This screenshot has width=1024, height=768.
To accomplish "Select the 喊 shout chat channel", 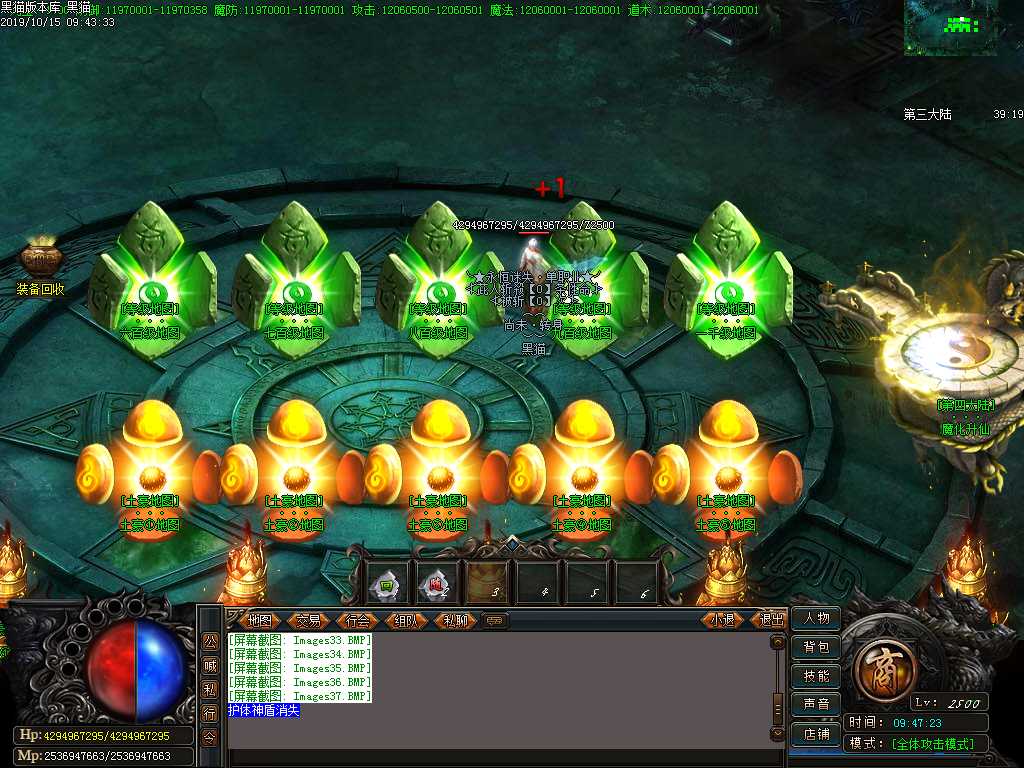I will (x=210, y=666).
